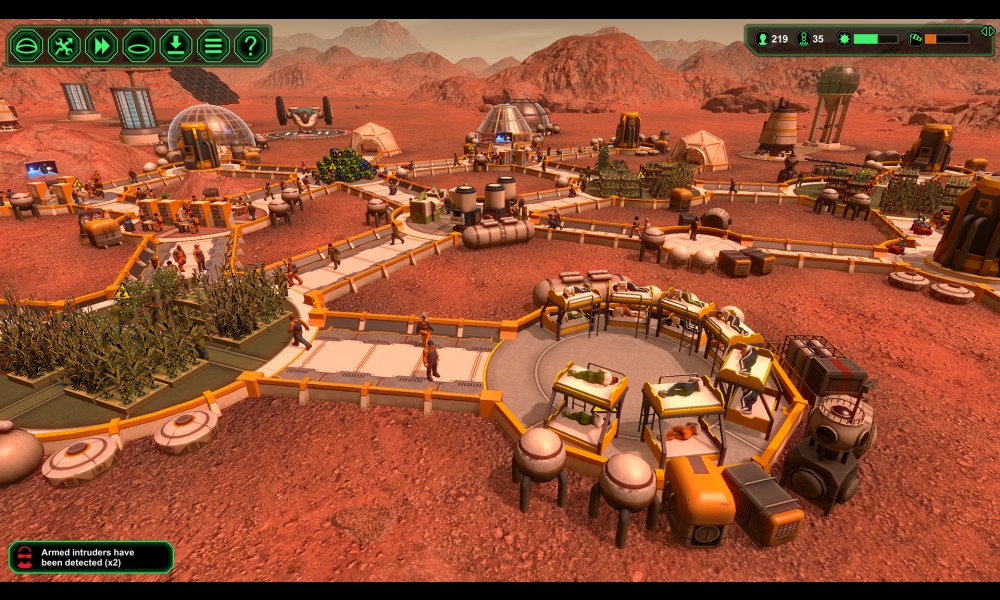Open the dome-shaped base management button
Image resolution: width=1000 pixels, height=600 pixels.
(27, 46)
